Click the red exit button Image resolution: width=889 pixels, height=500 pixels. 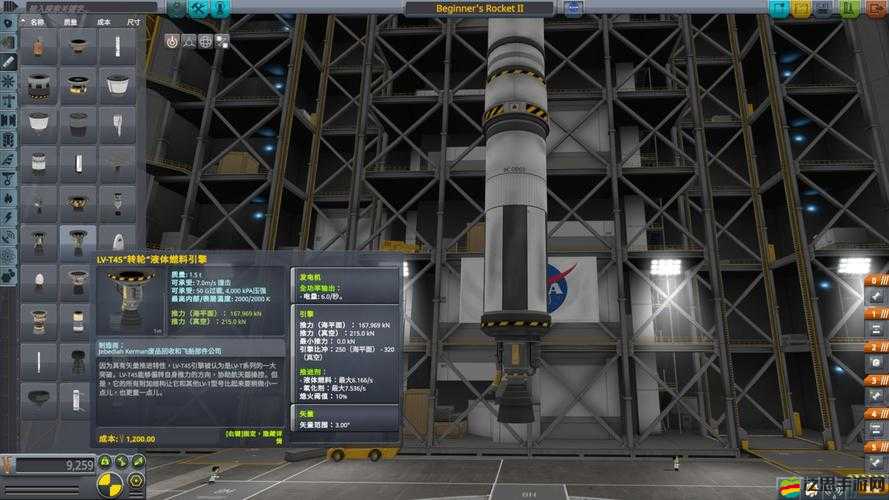click(873, 9)
